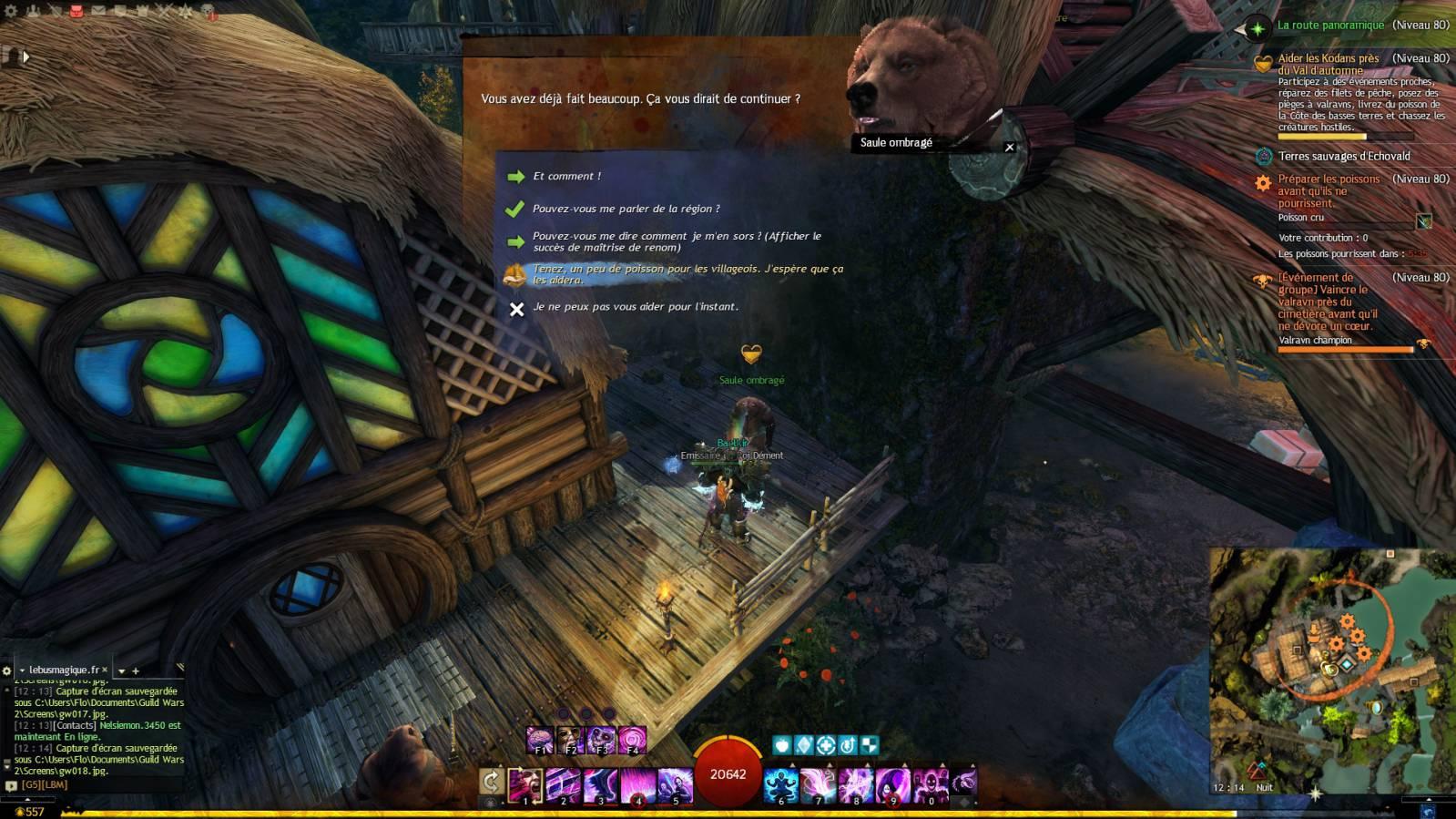Click the weapon swap arrow button
Viewport: 1456px width, 819px height.
coord(491,781)
